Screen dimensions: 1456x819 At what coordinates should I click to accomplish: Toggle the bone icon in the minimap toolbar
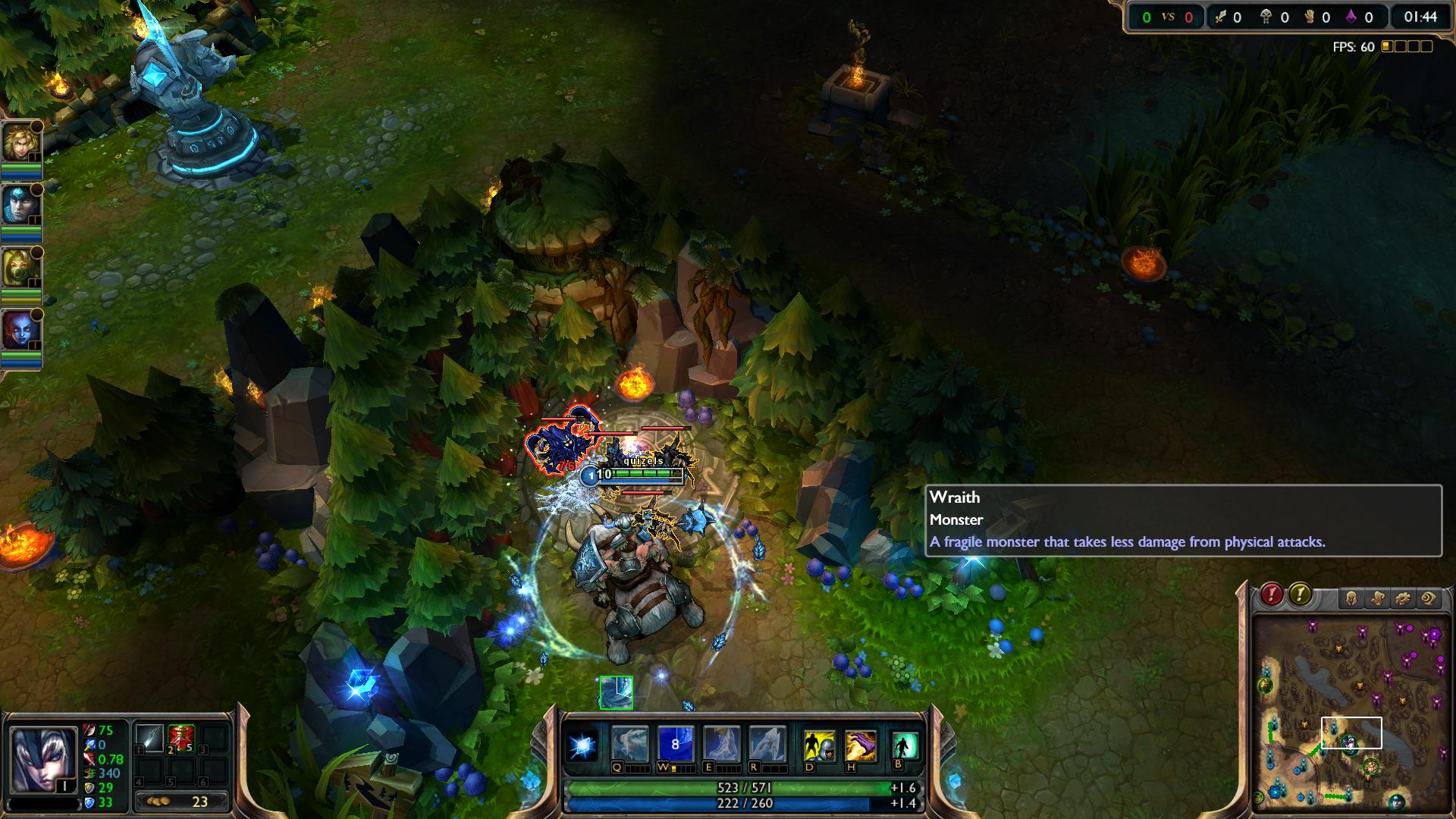[1379, 598]
